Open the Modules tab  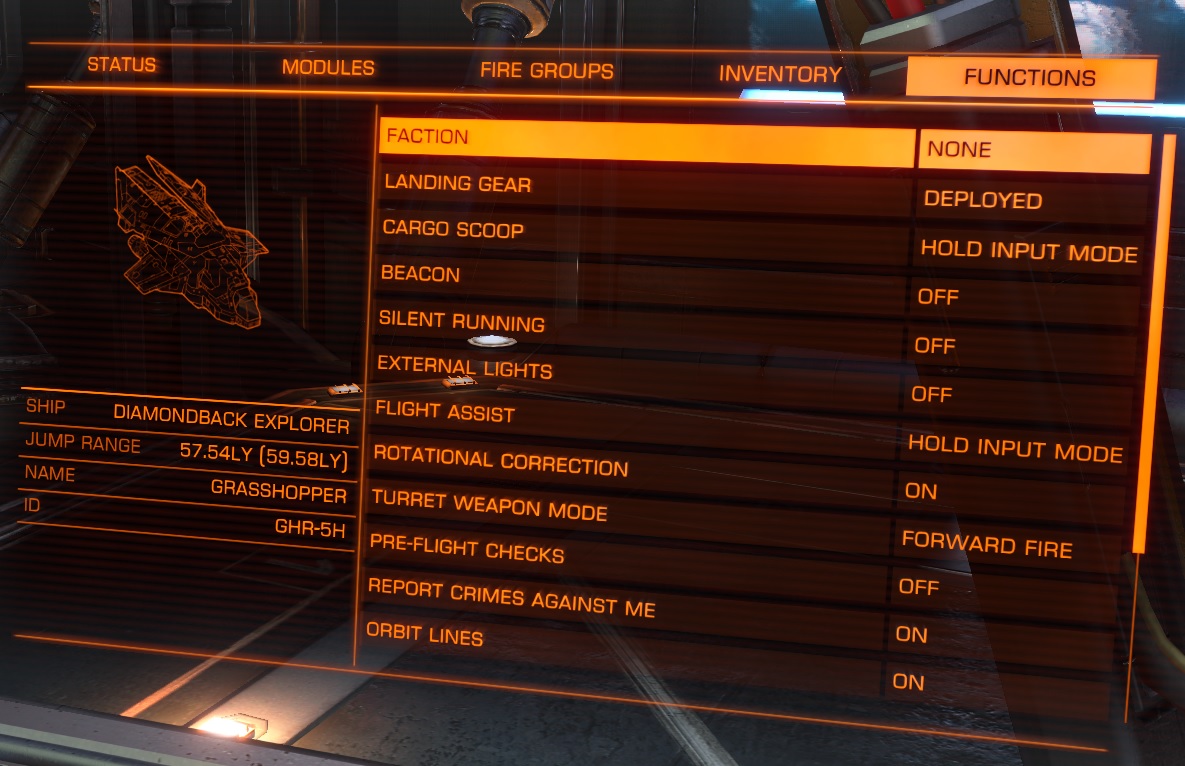pyautogui.click(x=328, y=68)
